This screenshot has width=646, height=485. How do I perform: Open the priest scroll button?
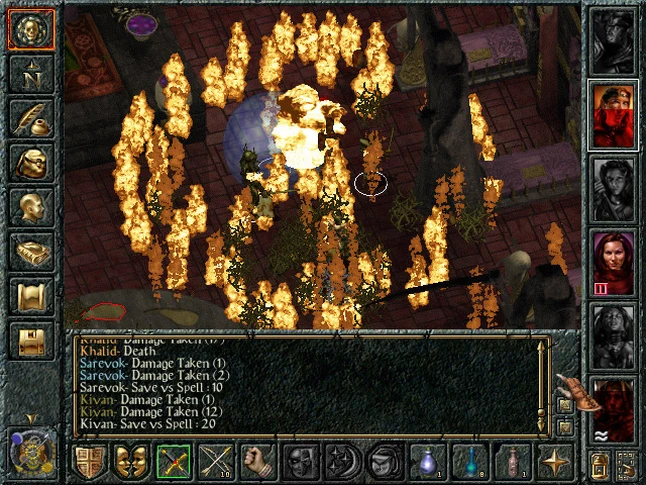coord(30,295)
